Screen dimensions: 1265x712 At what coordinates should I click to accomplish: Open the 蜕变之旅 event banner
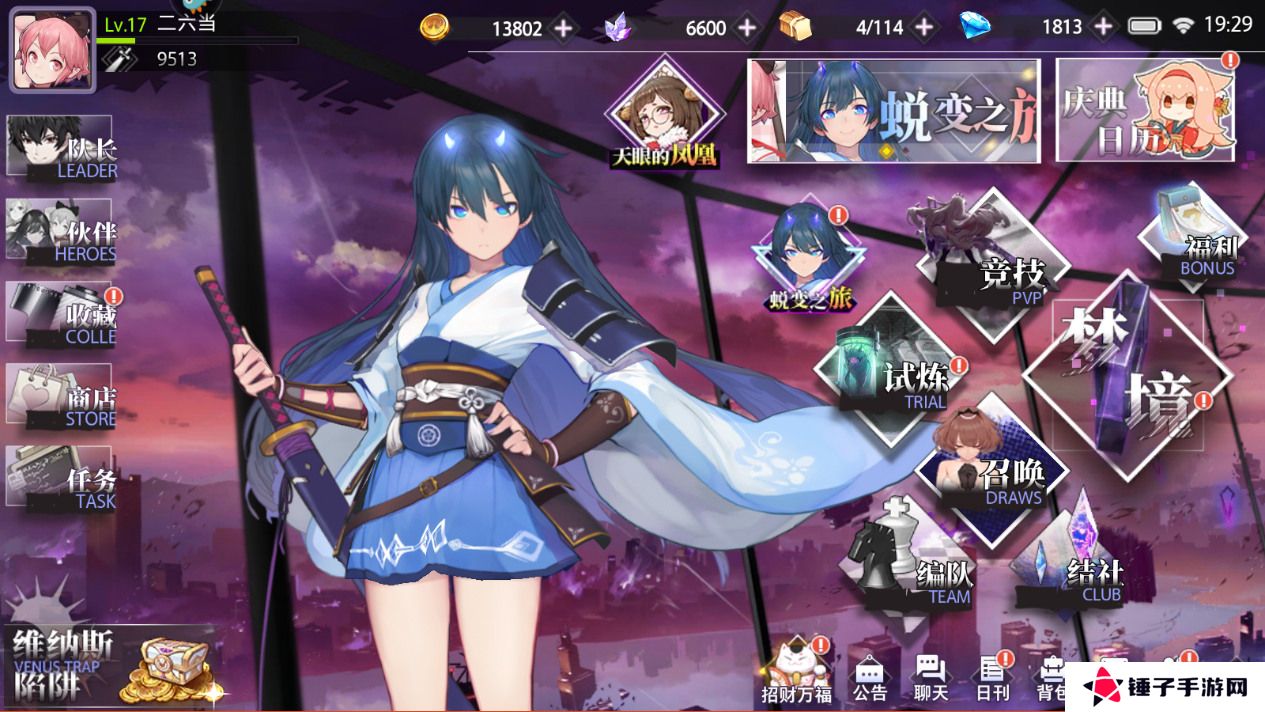click(895, 110)
